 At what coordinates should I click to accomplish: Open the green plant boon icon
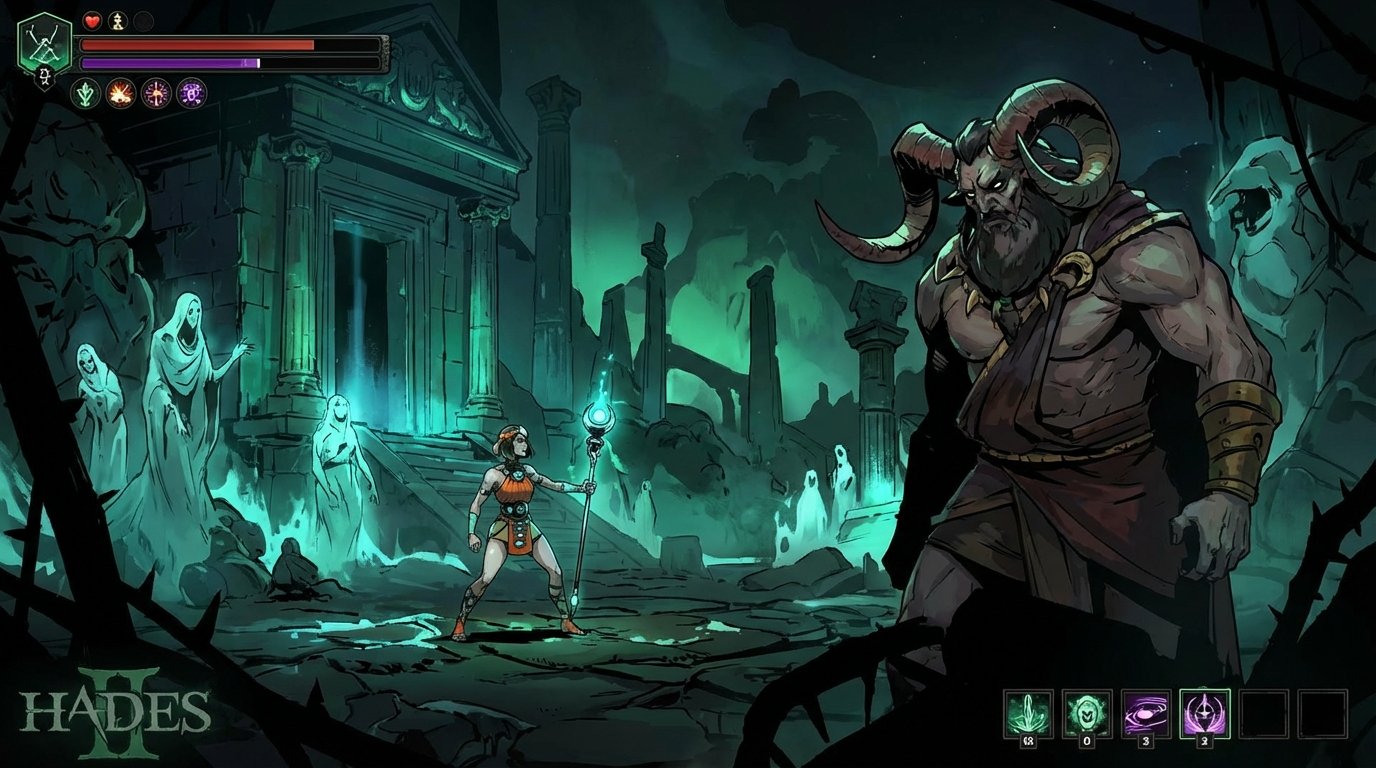85,94
